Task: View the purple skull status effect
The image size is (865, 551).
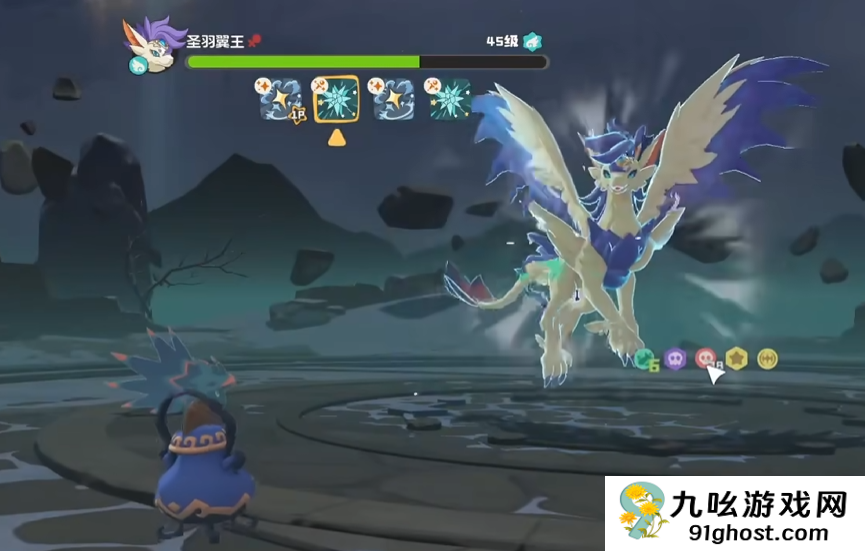Action: [x=675, y=358]
